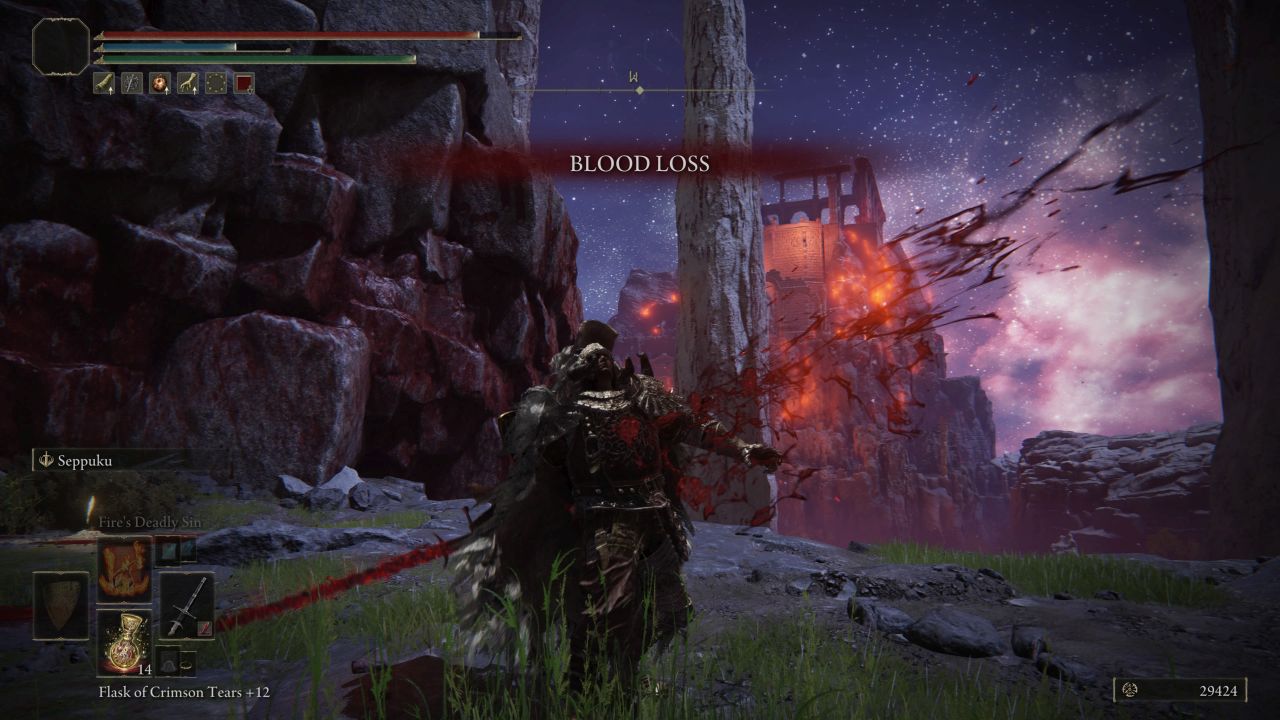Click the Flask of Crimson Tears icon

pyautogui.click(x=126, y=642)
